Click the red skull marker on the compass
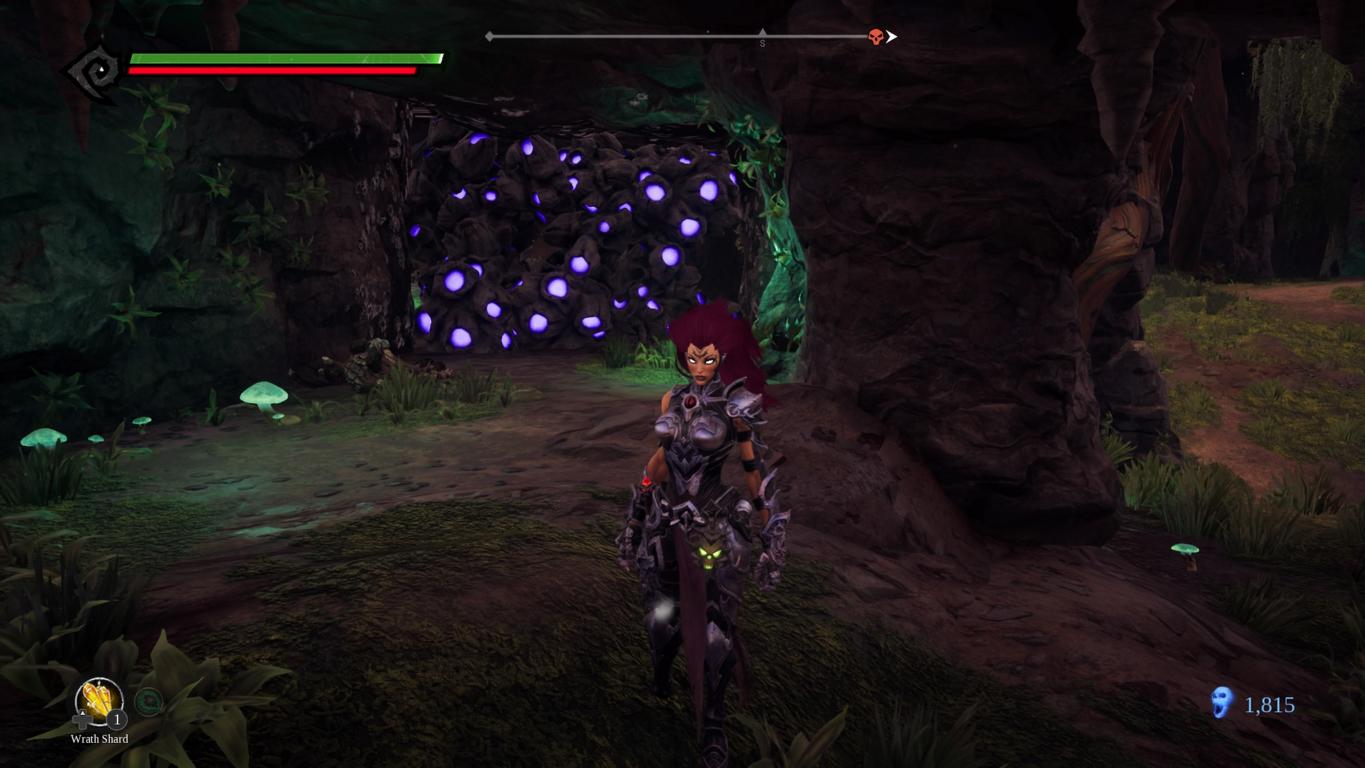 pos(876,37)
